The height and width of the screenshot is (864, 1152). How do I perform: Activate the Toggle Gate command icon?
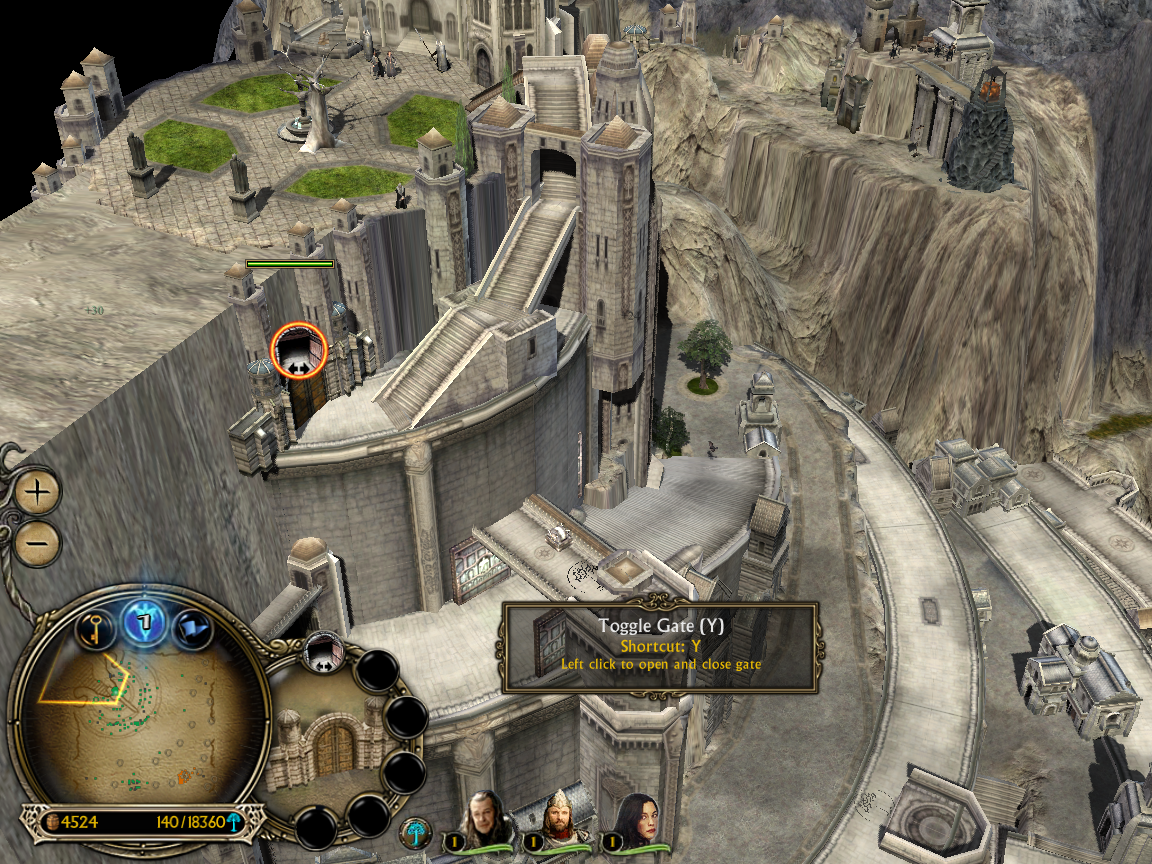point(324,650)
